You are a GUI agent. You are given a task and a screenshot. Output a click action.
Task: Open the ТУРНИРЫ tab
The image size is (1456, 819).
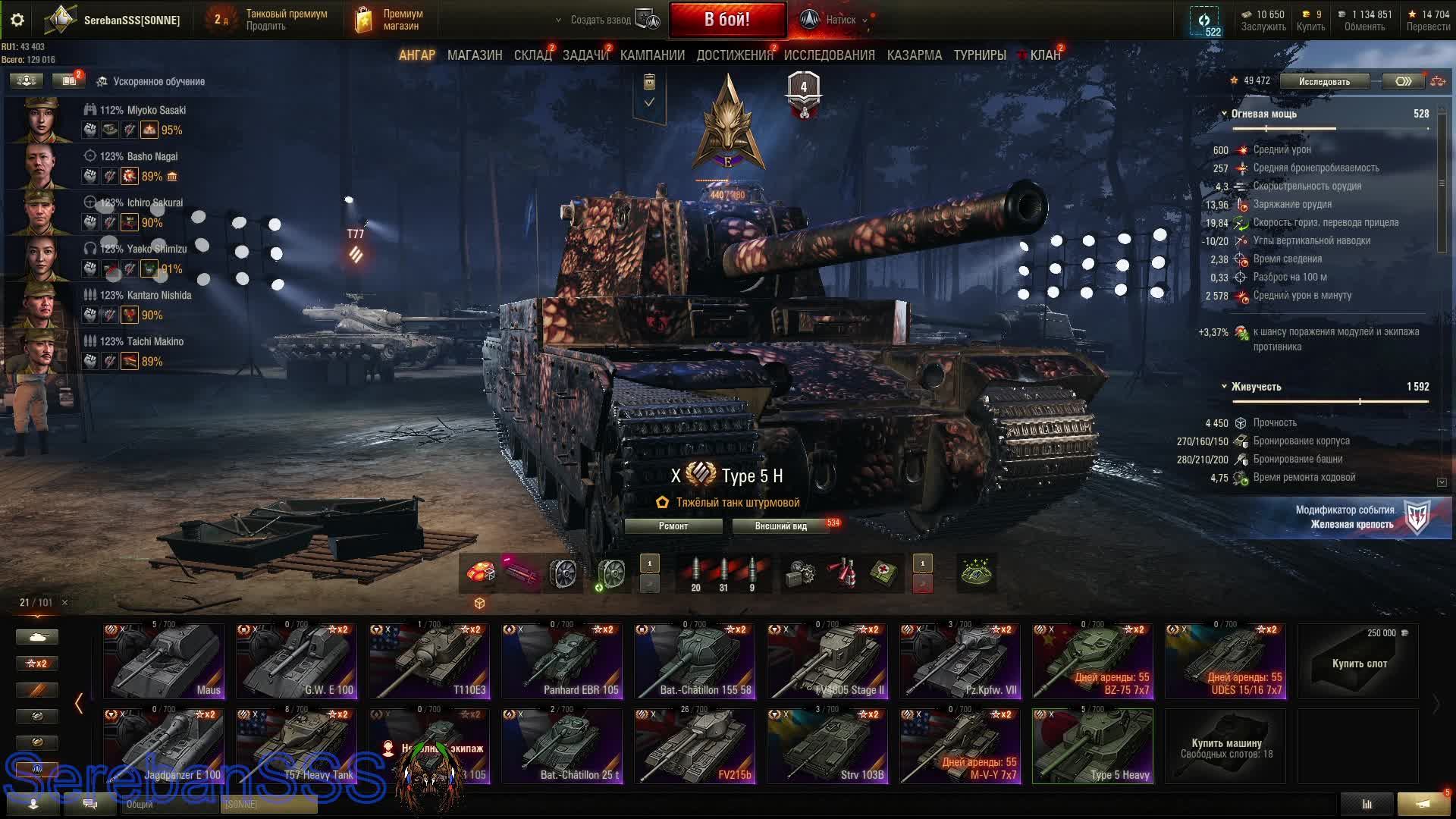pyautogui.click(x=980, y=55)
